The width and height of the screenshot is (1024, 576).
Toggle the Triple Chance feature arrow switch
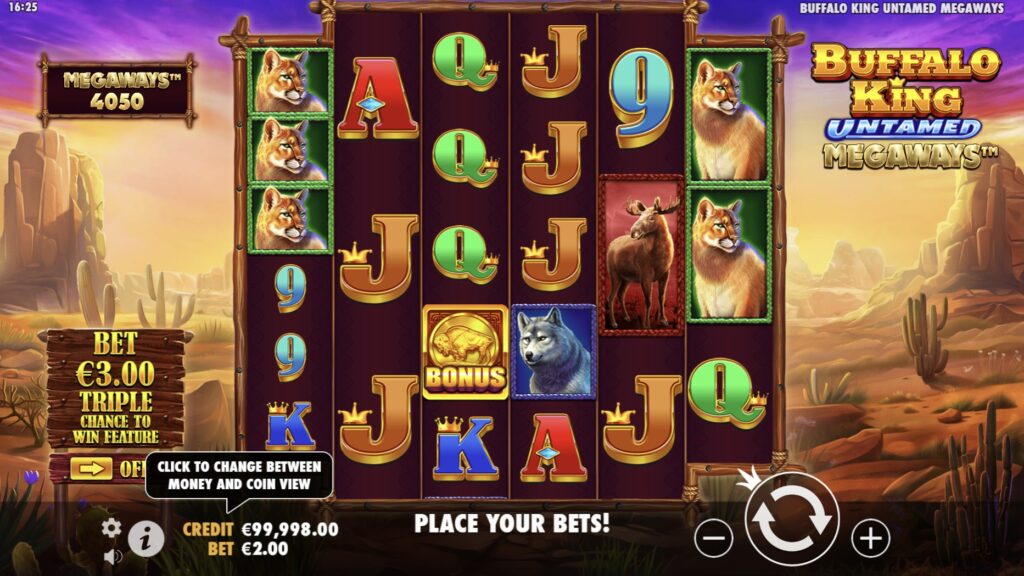[x=92, y=468]
